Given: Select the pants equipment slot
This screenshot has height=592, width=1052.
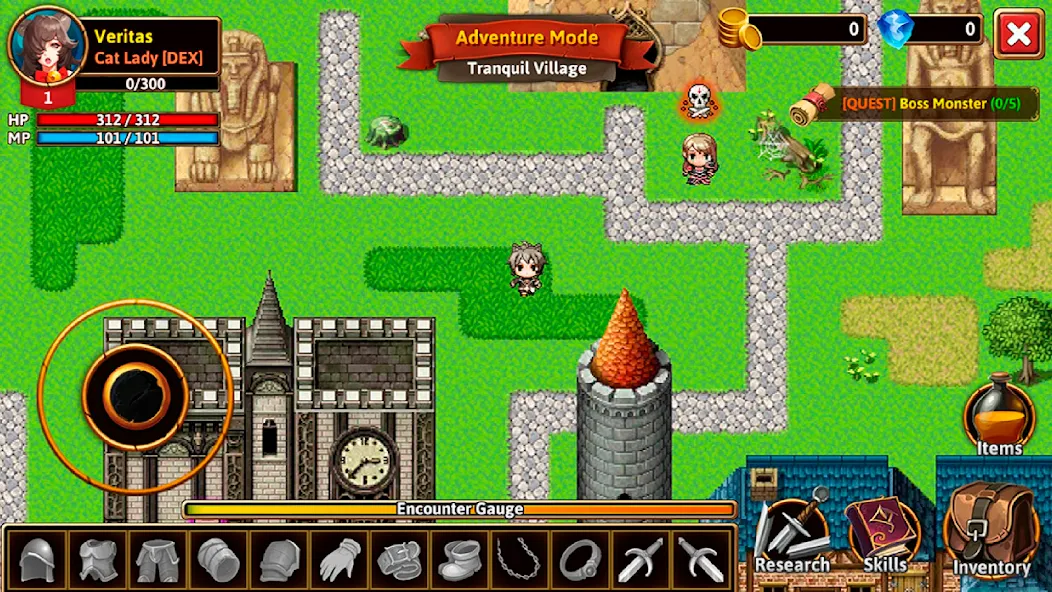Looking at the screenshot, I should pos(159,558).
